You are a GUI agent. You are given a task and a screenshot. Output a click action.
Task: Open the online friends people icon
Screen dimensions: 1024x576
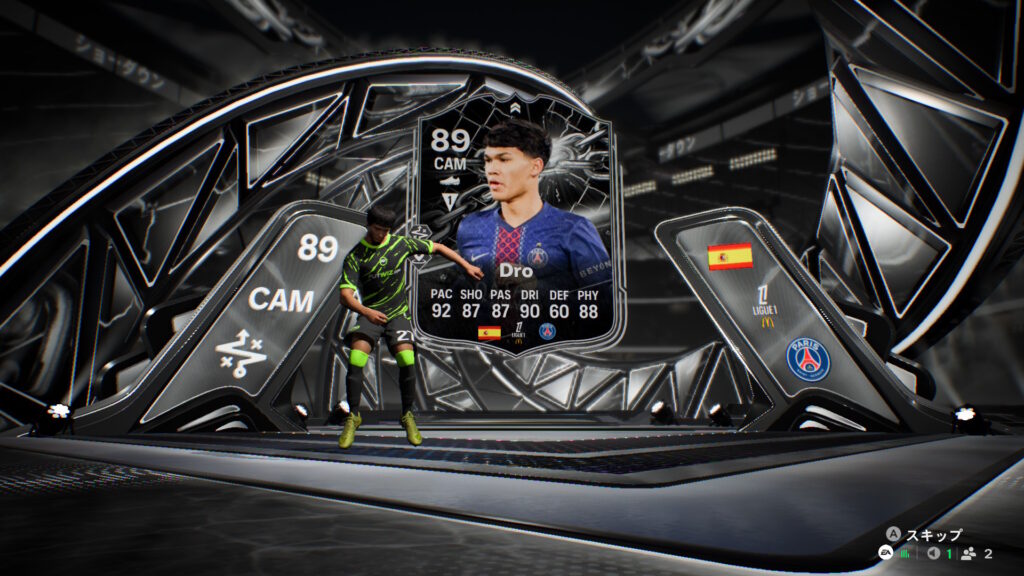970,553
